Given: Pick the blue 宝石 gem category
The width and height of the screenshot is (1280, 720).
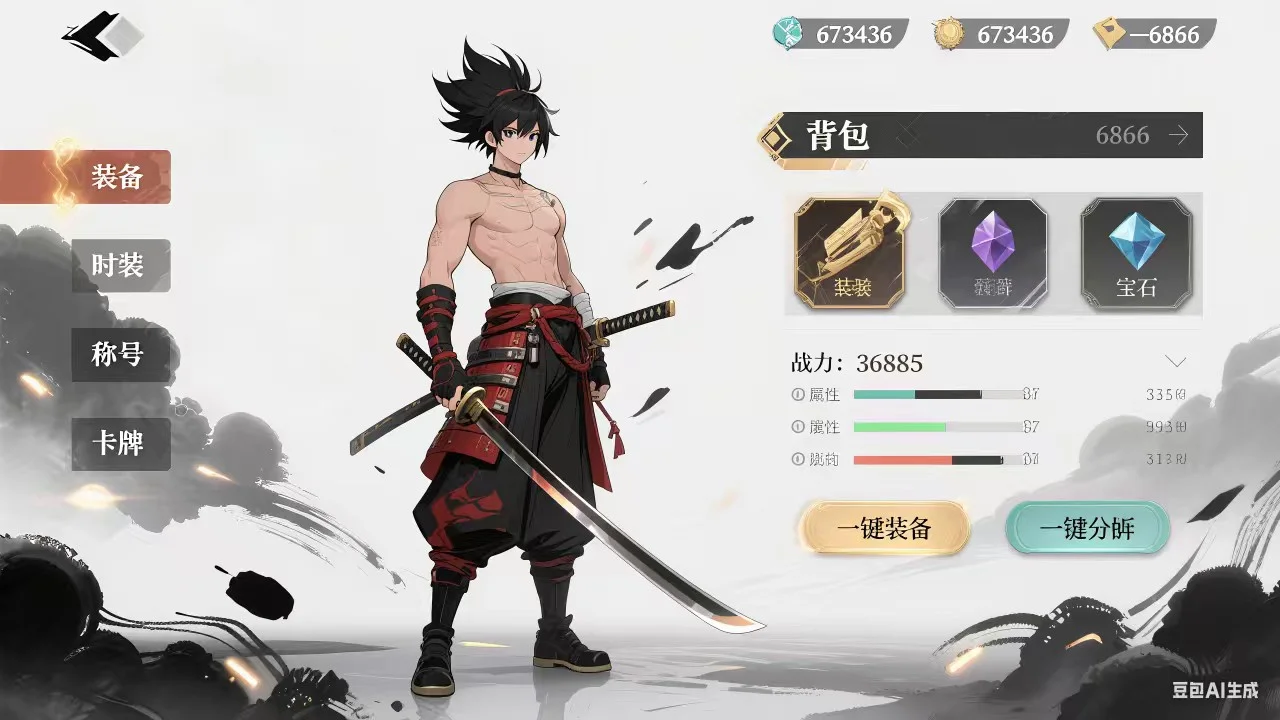Looking at the screenshot, I should [x=1136, y=252].
